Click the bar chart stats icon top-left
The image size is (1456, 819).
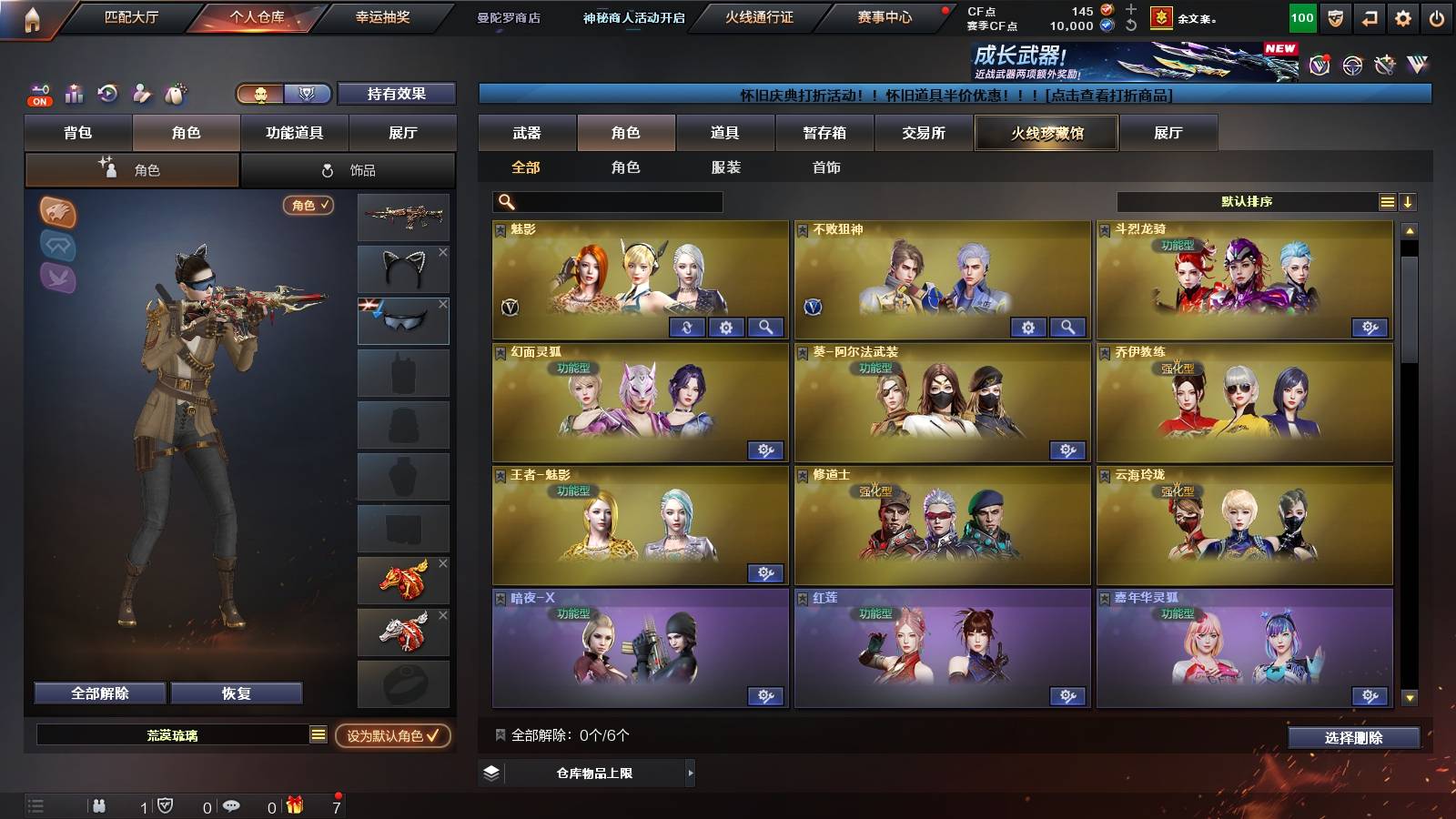[76, 95]
